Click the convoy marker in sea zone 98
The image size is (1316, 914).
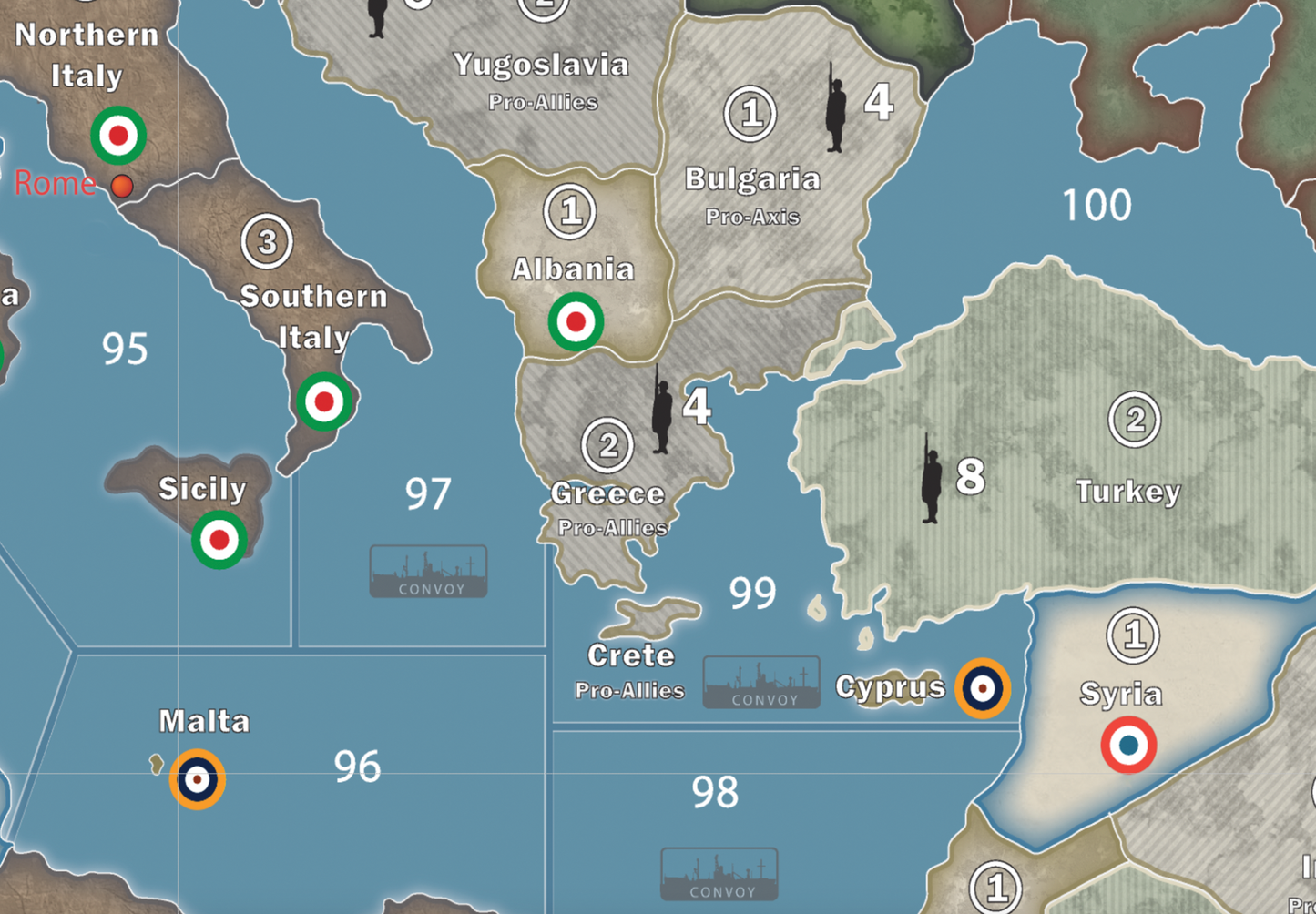point(719,875)
